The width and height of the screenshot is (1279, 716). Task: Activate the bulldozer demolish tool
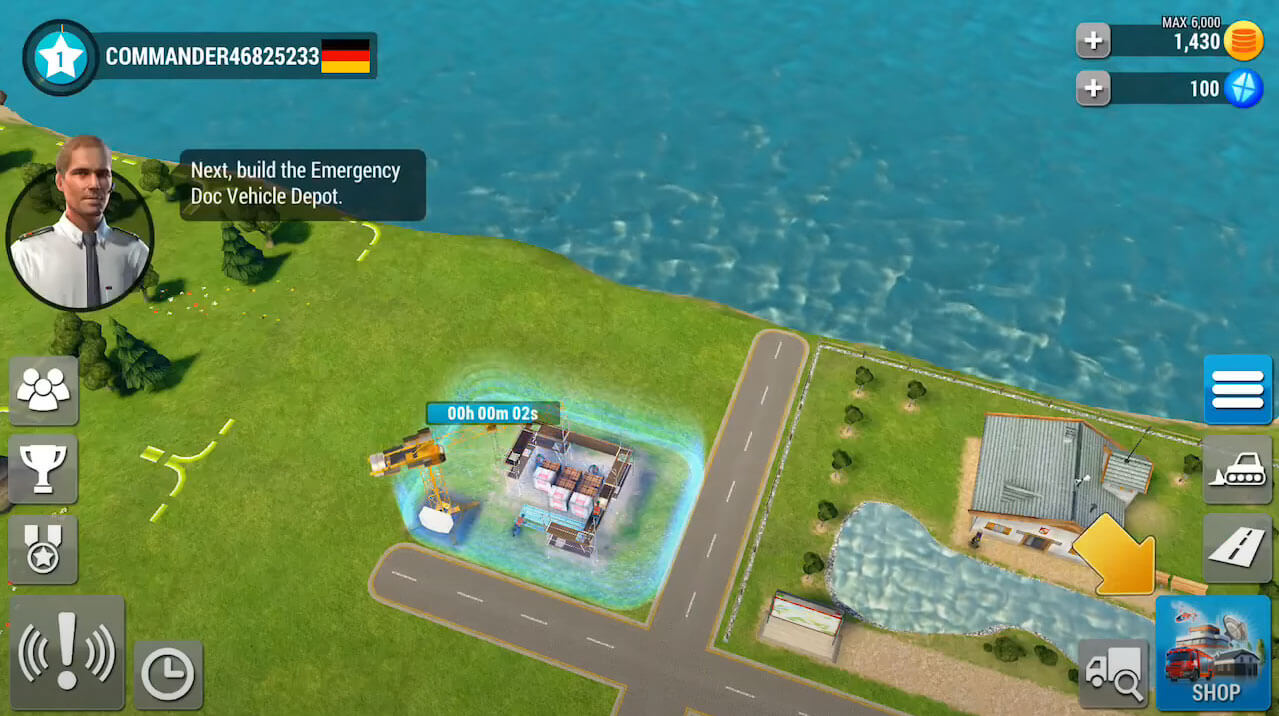[x=1237, y=469]
